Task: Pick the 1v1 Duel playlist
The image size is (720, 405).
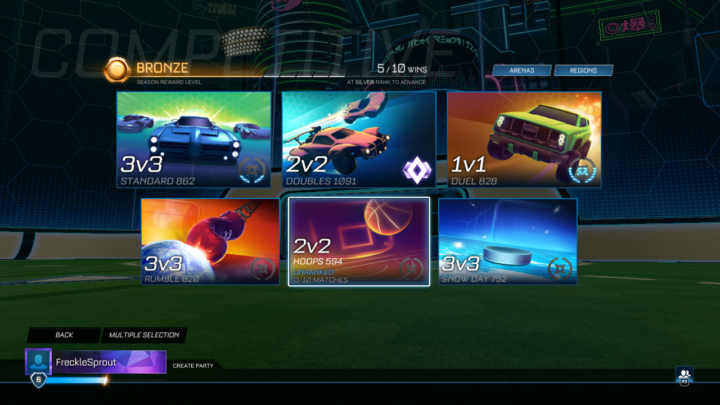Action: tap(524, 140)
